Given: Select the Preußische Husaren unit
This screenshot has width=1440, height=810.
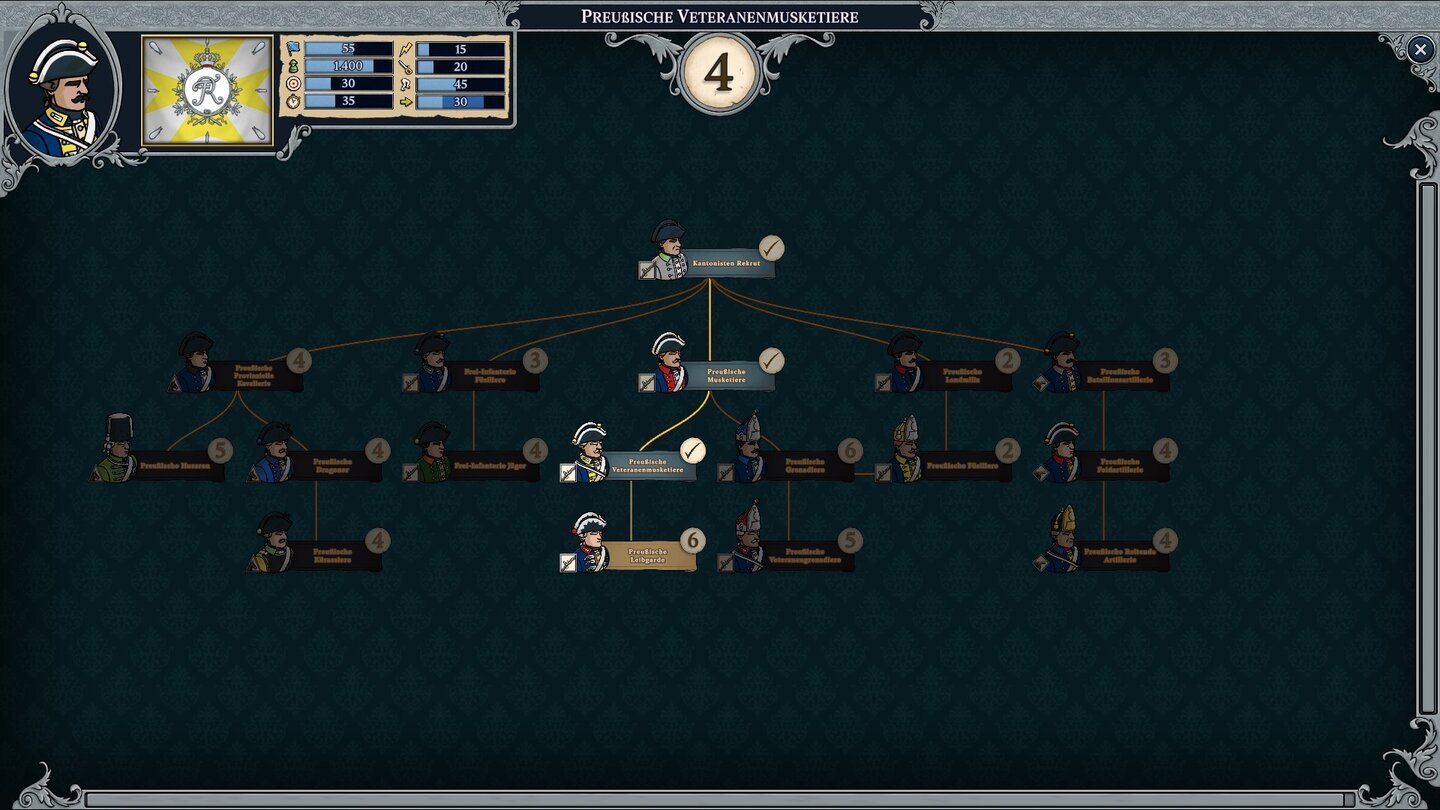Looking at the screenshot, I should click(x=175, y=466).
